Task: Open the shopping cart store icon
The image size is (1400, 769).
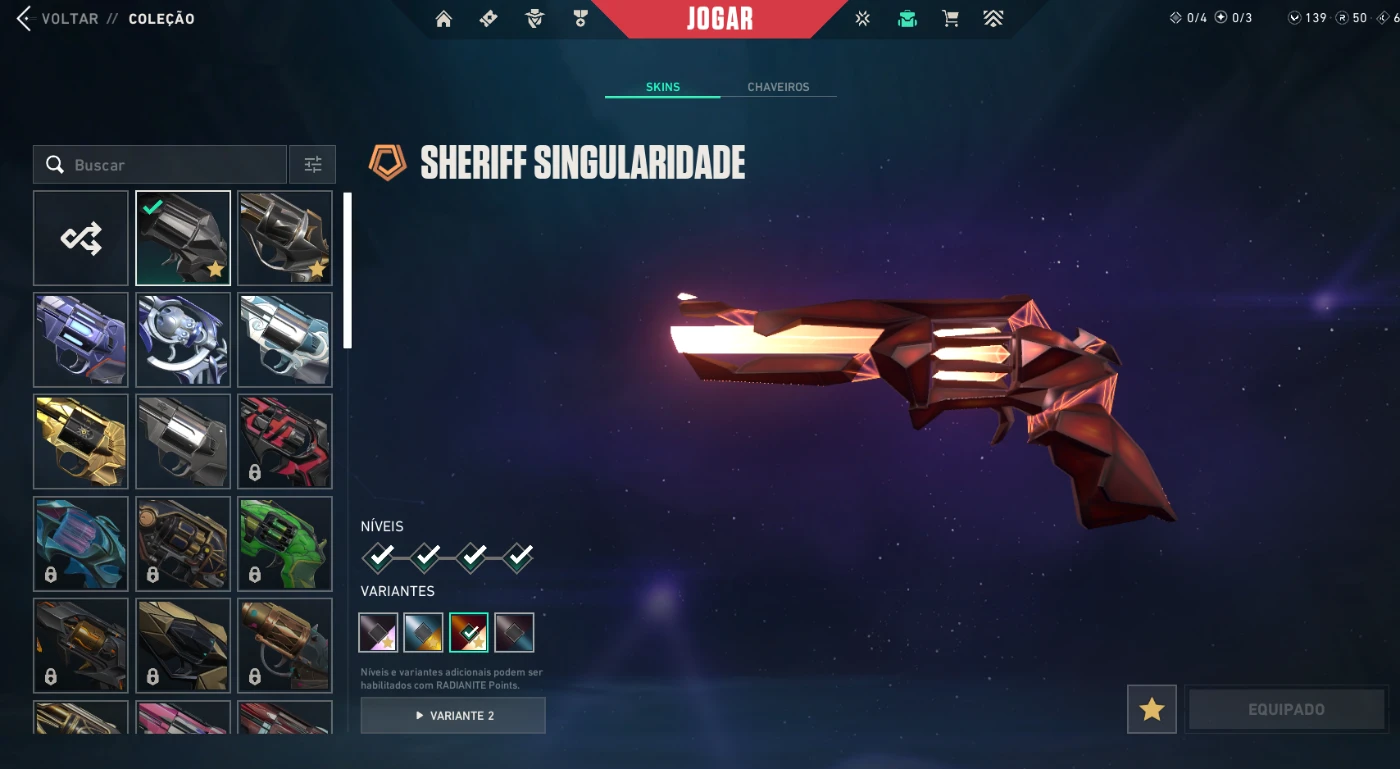Action: [x=951, y=19]
